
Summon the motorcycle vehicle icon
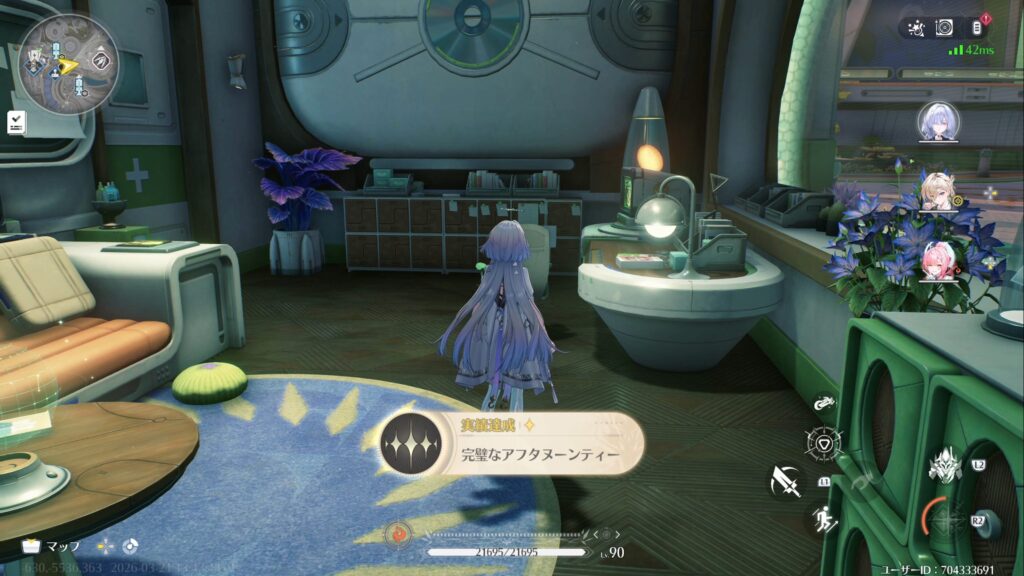click(825, 404)
